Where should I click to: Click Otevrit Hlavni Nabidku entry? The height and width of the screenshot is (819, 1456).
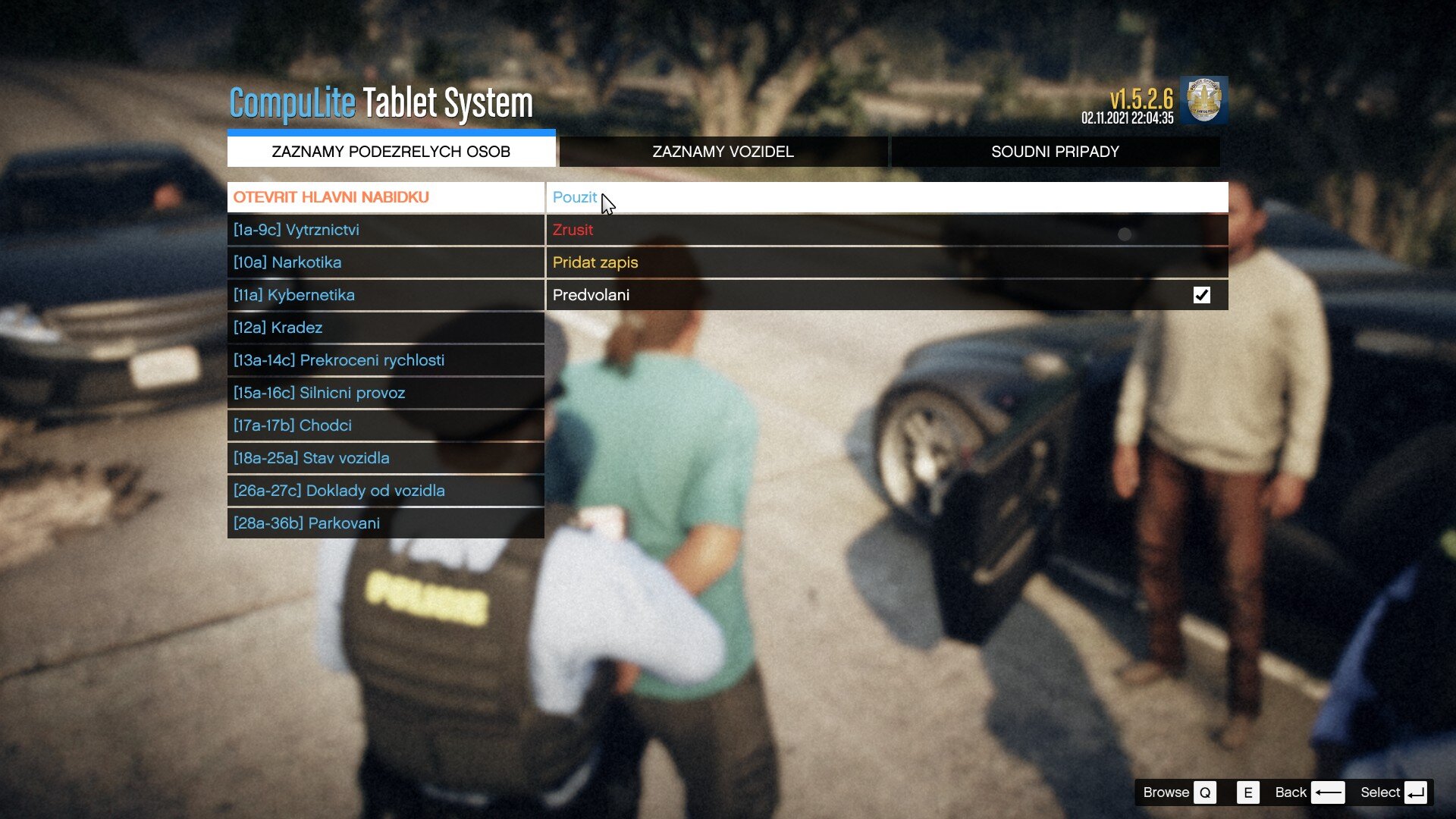coord(385,197)
